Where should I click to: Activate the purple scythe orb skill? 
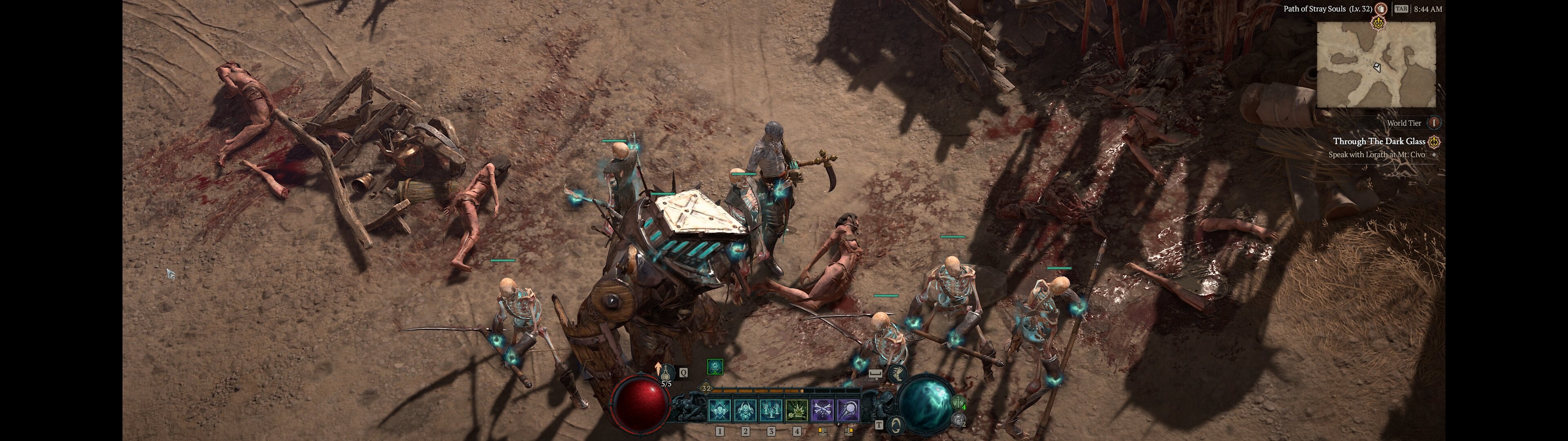coord(848,410)
